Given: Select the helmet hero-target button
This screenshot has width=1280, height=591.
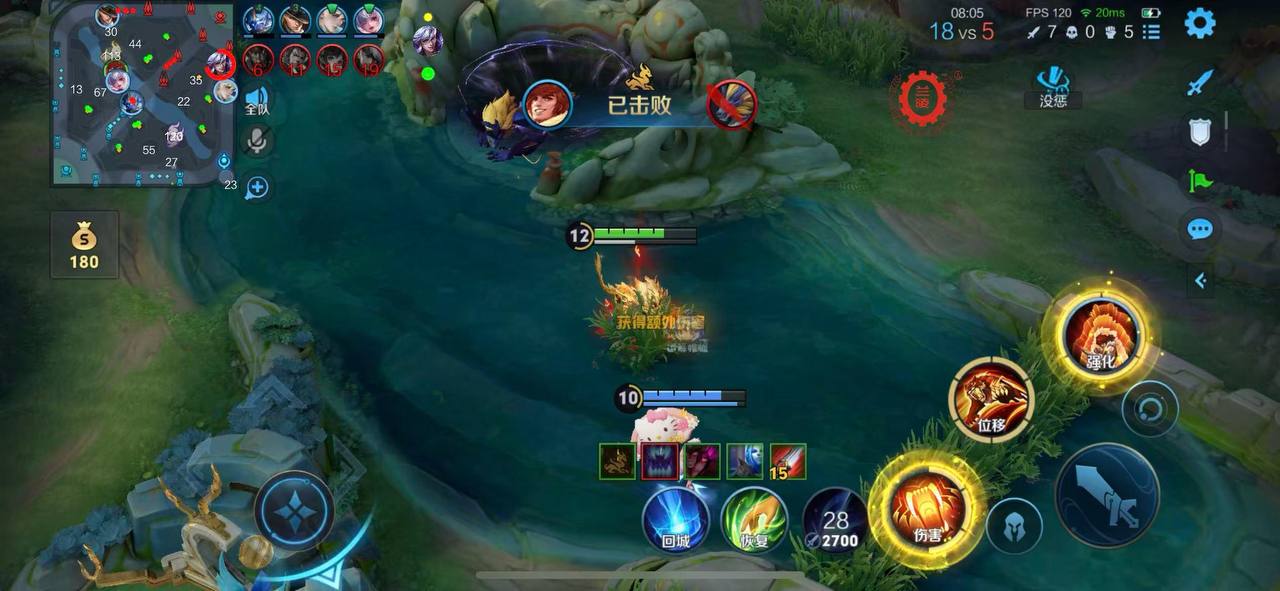Looking at the screenshot, I should coord(1014,525).
